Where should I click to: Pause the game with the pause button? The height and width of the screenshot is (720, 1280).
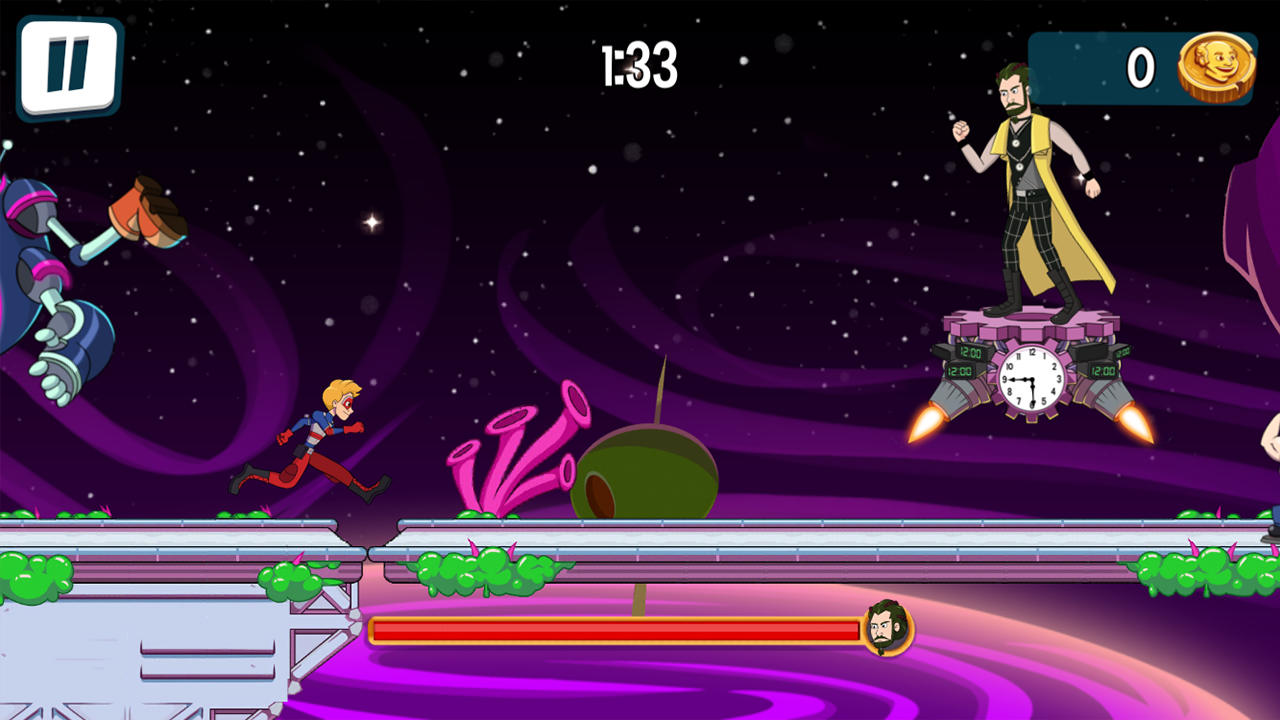pos(68,67)
